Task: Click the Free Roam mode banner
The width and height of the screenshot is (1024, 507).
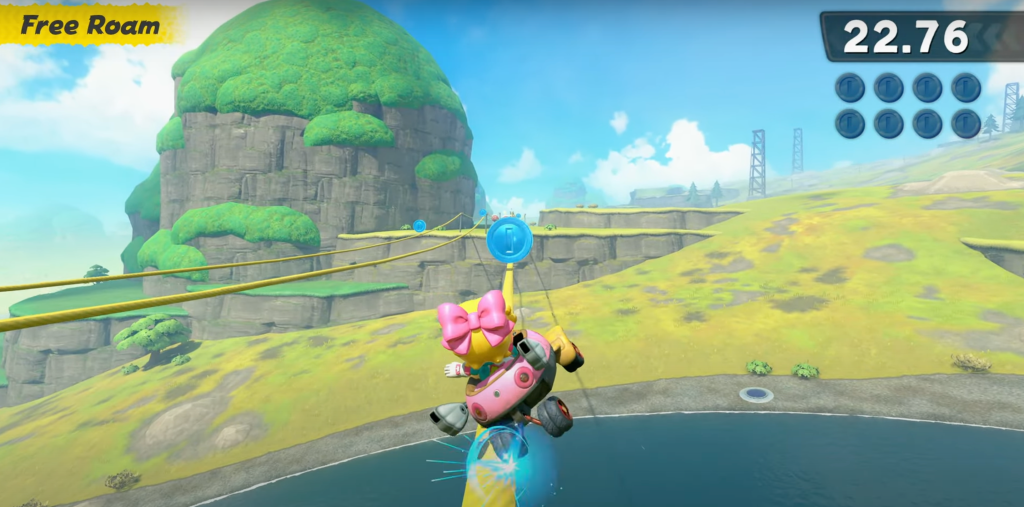Action: coord(90,25)
